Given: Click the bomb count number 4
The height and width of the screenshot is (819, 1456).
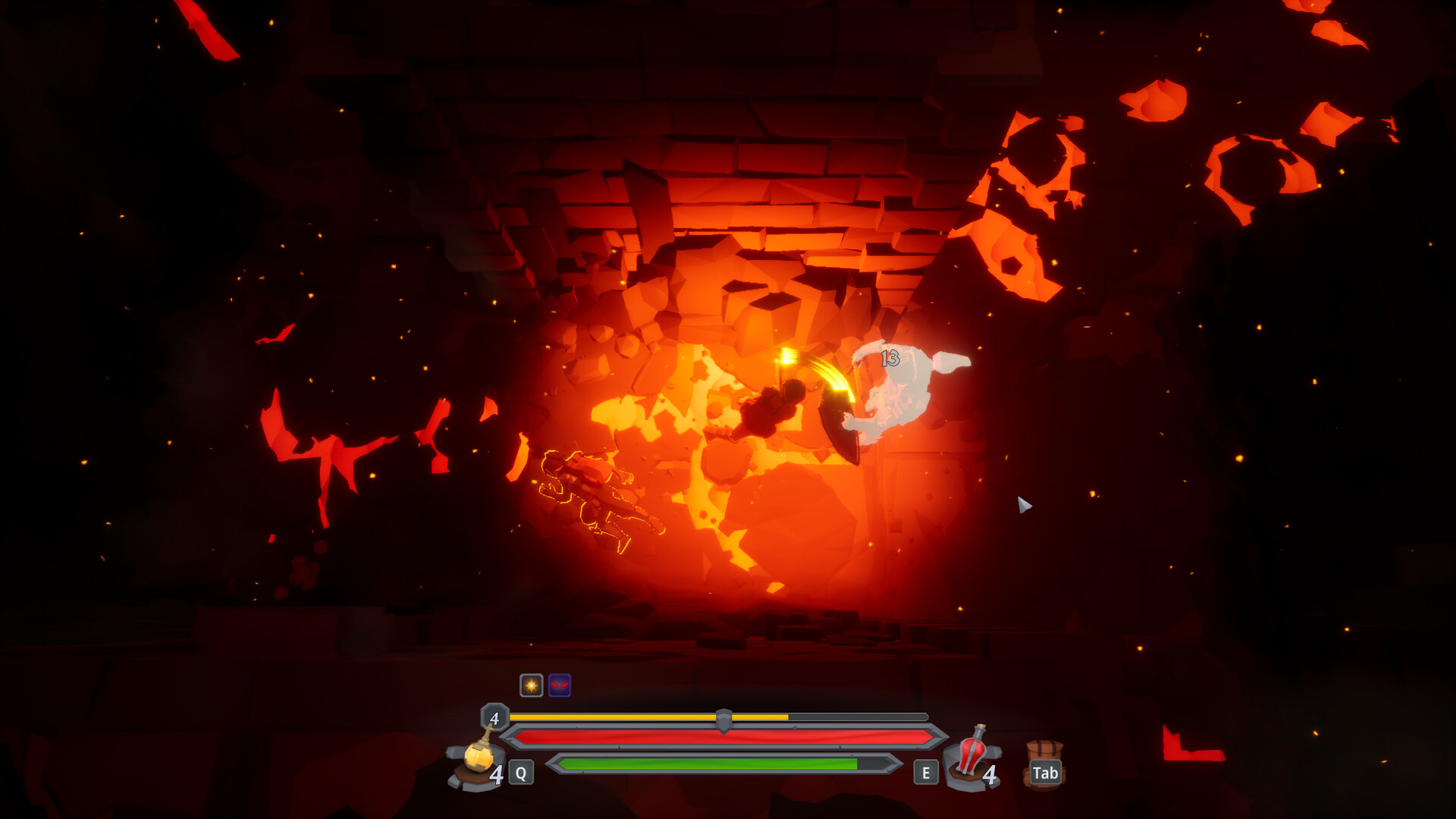Looking at the screenshot, I should (497, 774).
